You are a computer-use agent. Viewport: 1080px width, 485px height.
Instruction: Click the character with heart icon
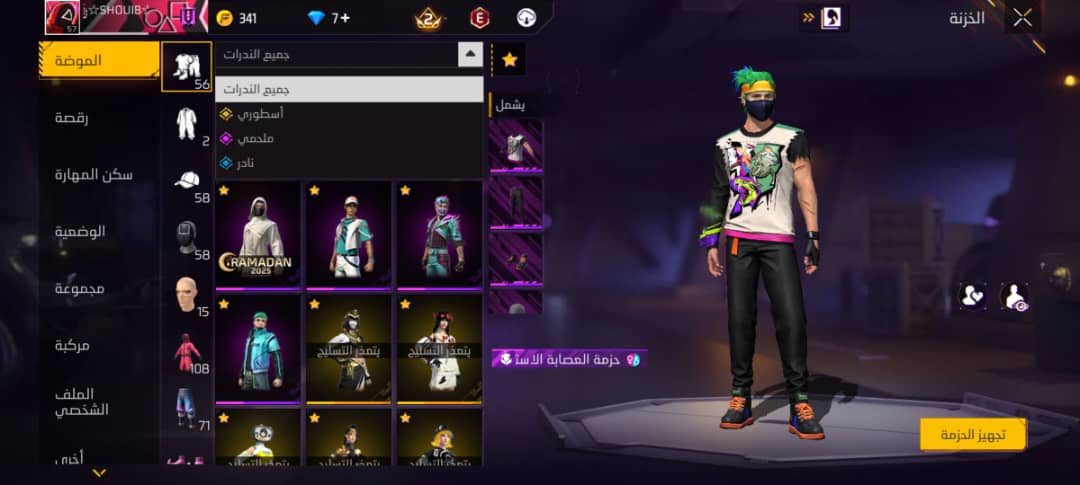971,295
